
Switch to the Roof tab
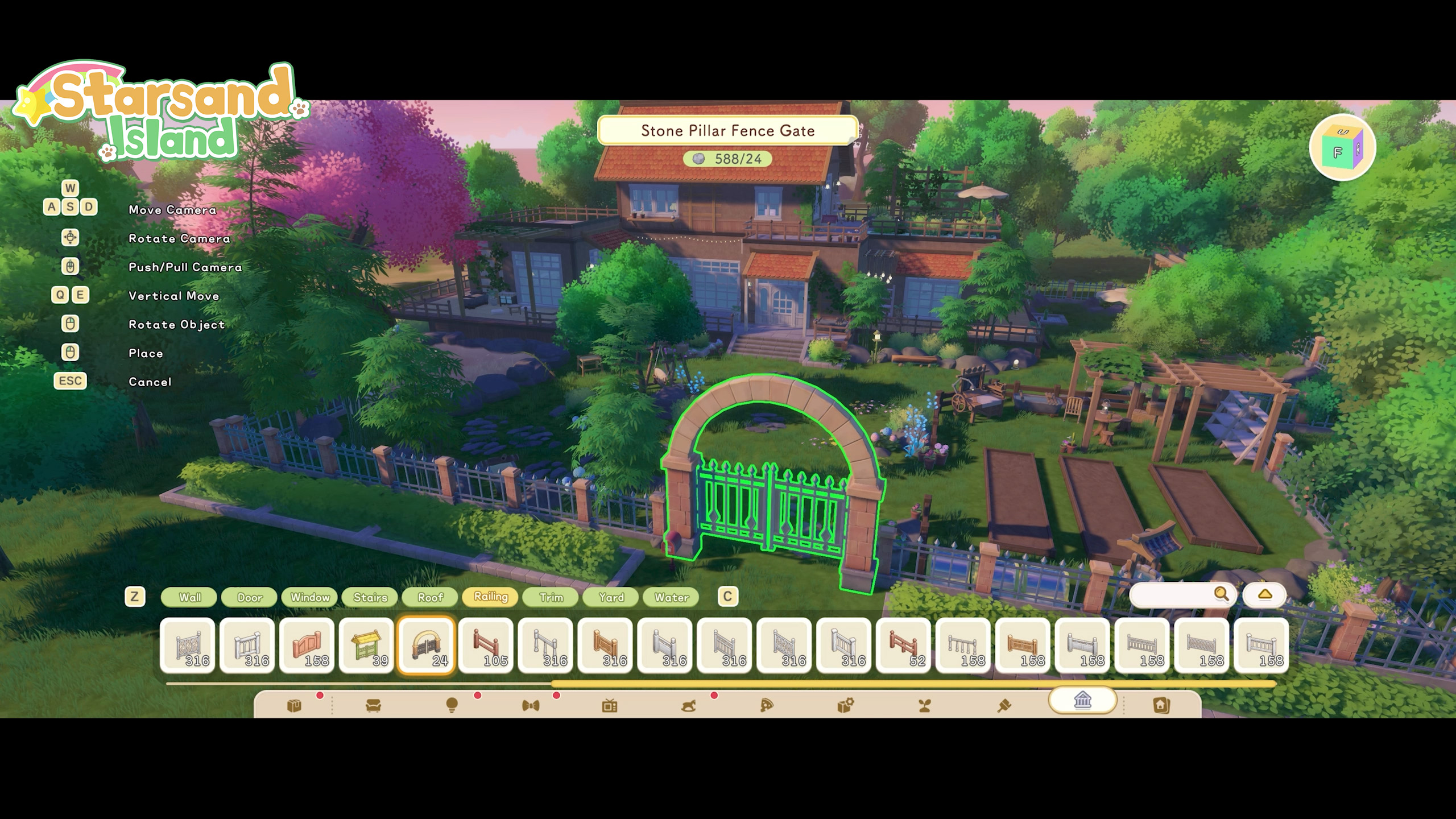(431, 597)
